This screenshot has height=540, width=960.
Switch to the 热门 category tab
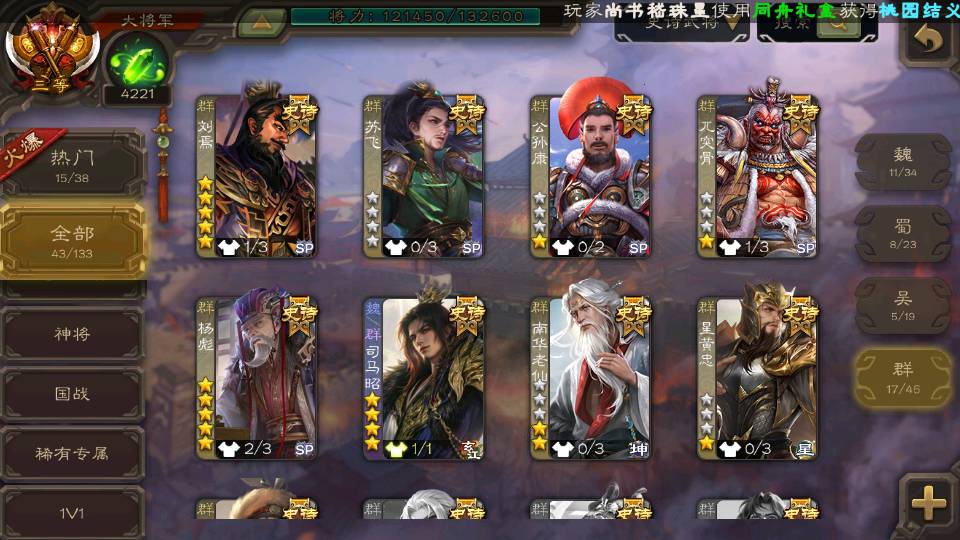point(72,164)
